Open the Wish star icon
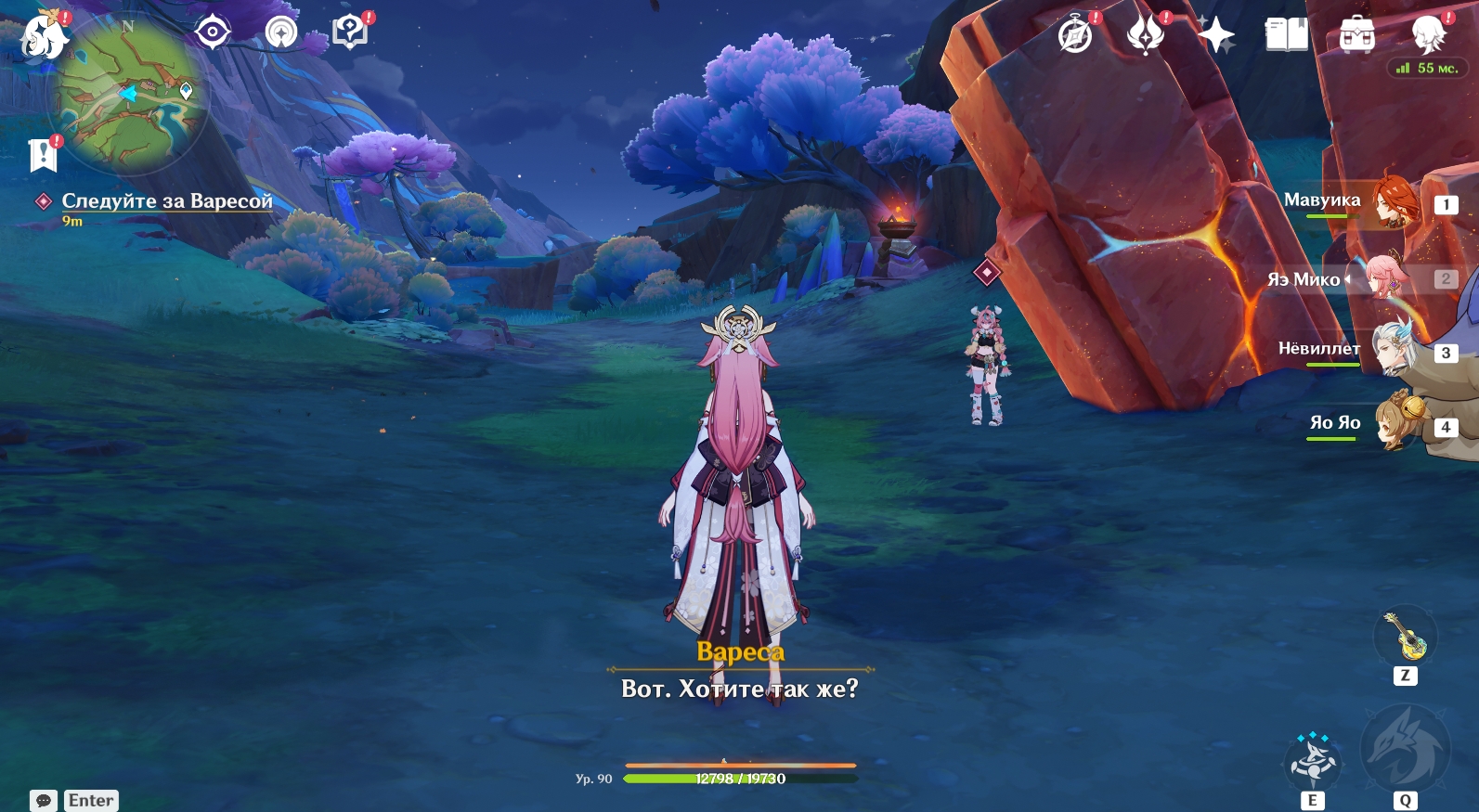Image resolution: width=1479 pixels, height=812 pixels. tap(1215, 36)
